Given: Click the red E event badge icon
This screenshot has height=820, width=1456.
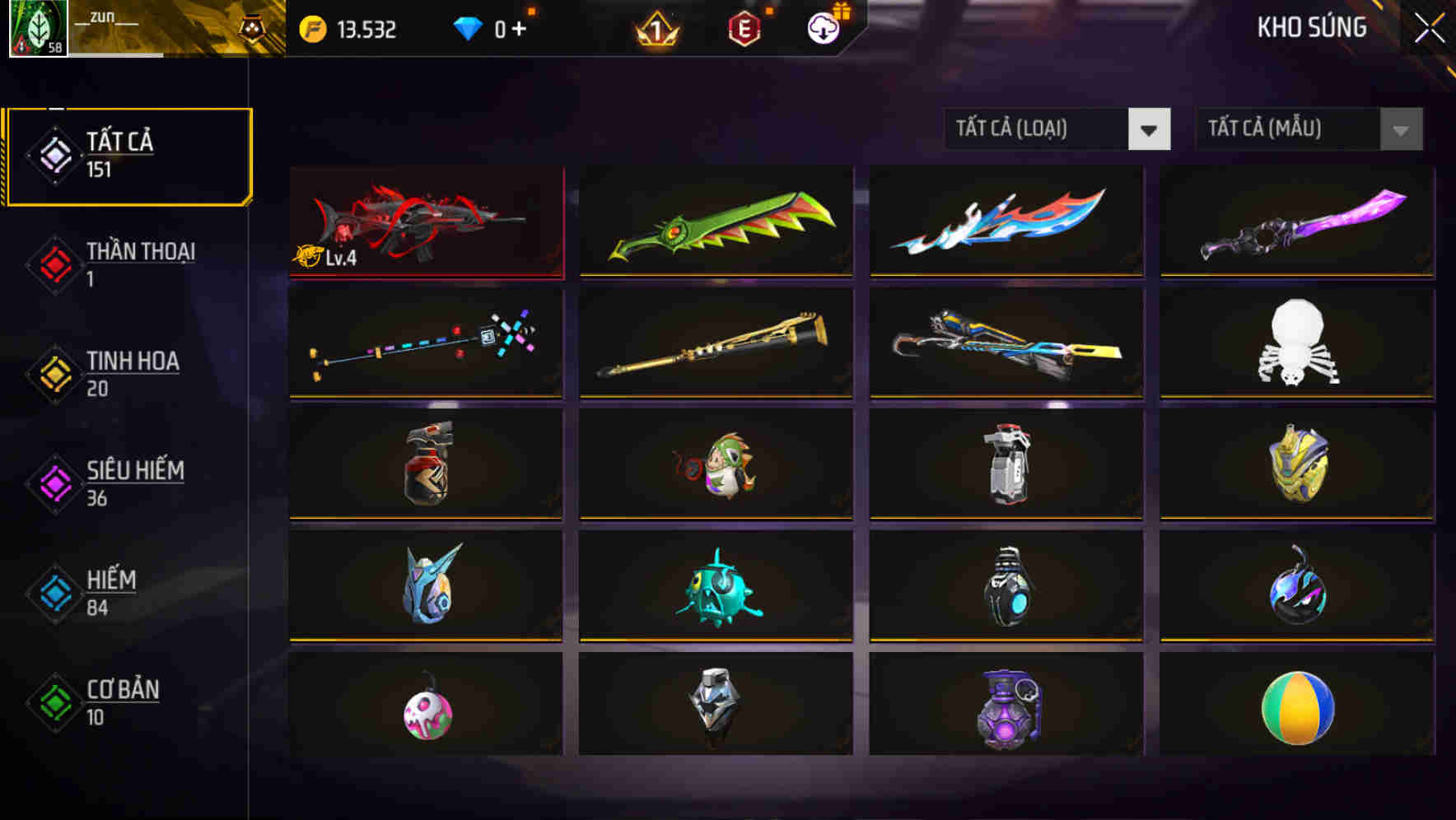Looking at the screenshot, I should pyautogui.click(x=744, y=27).
